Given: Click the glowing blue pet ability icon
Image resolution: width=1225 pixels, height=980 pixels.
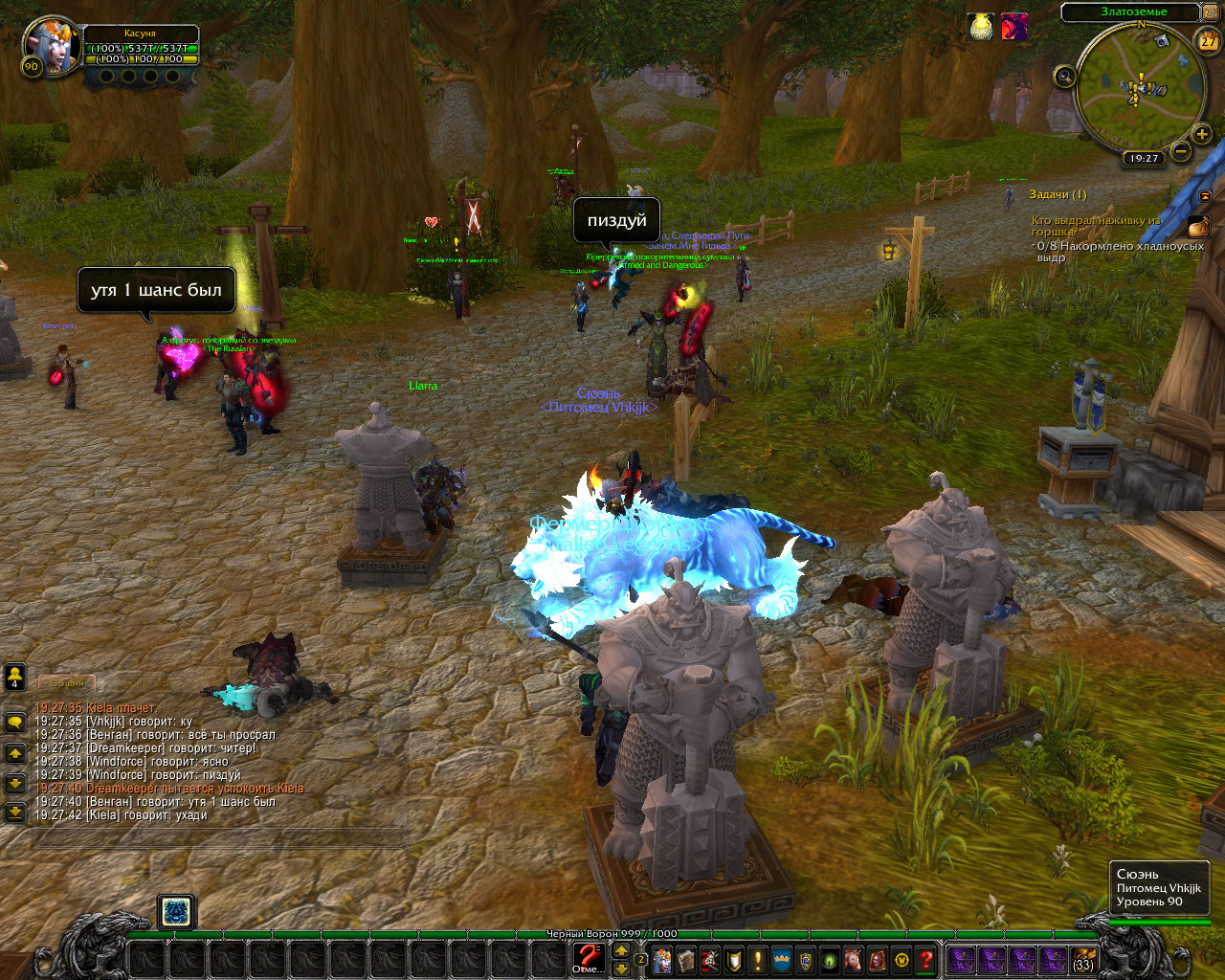Looking at the screenshot, I should (176, 911).
